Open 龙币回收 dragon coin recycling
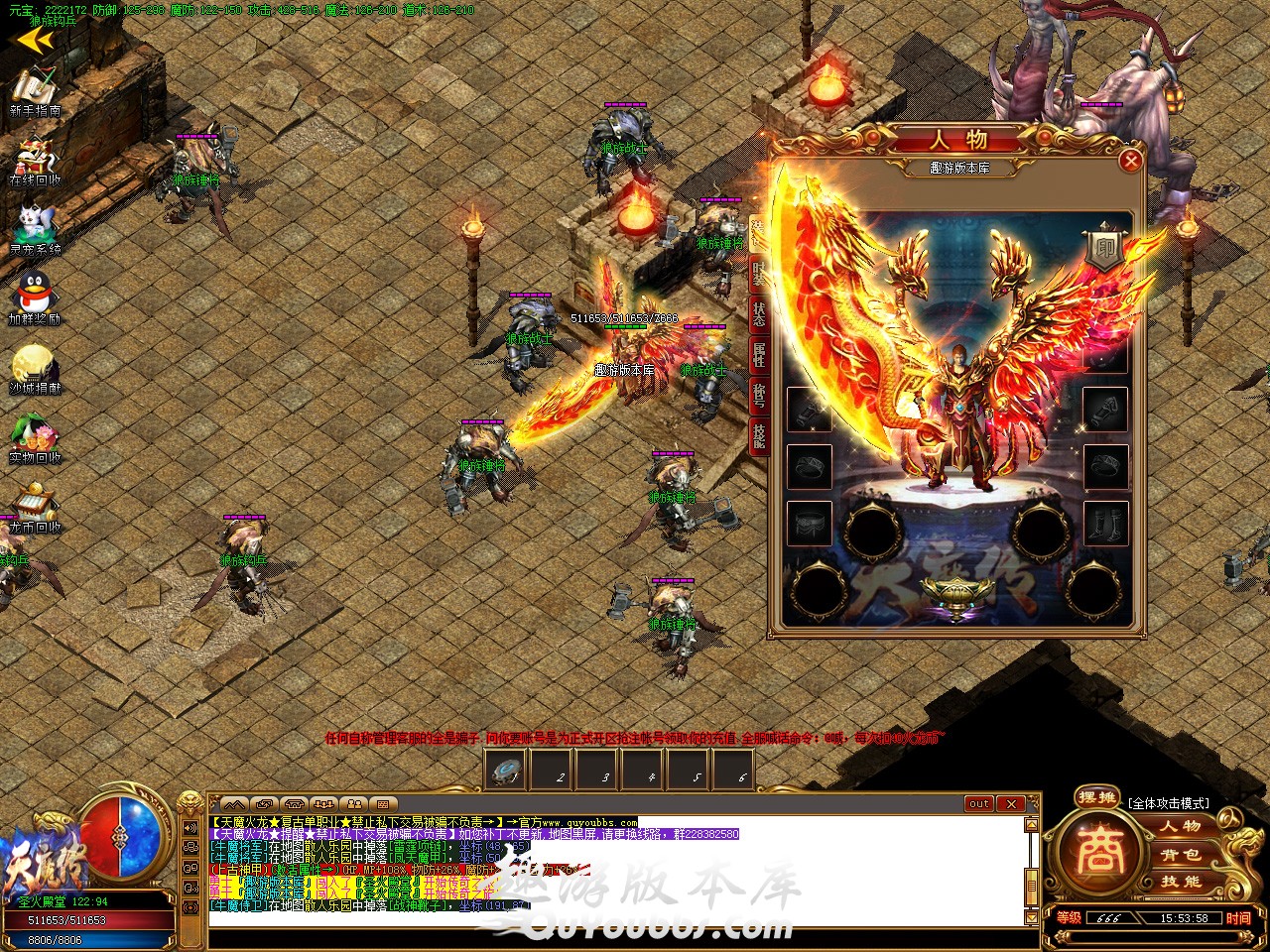 tap(35, 504)
